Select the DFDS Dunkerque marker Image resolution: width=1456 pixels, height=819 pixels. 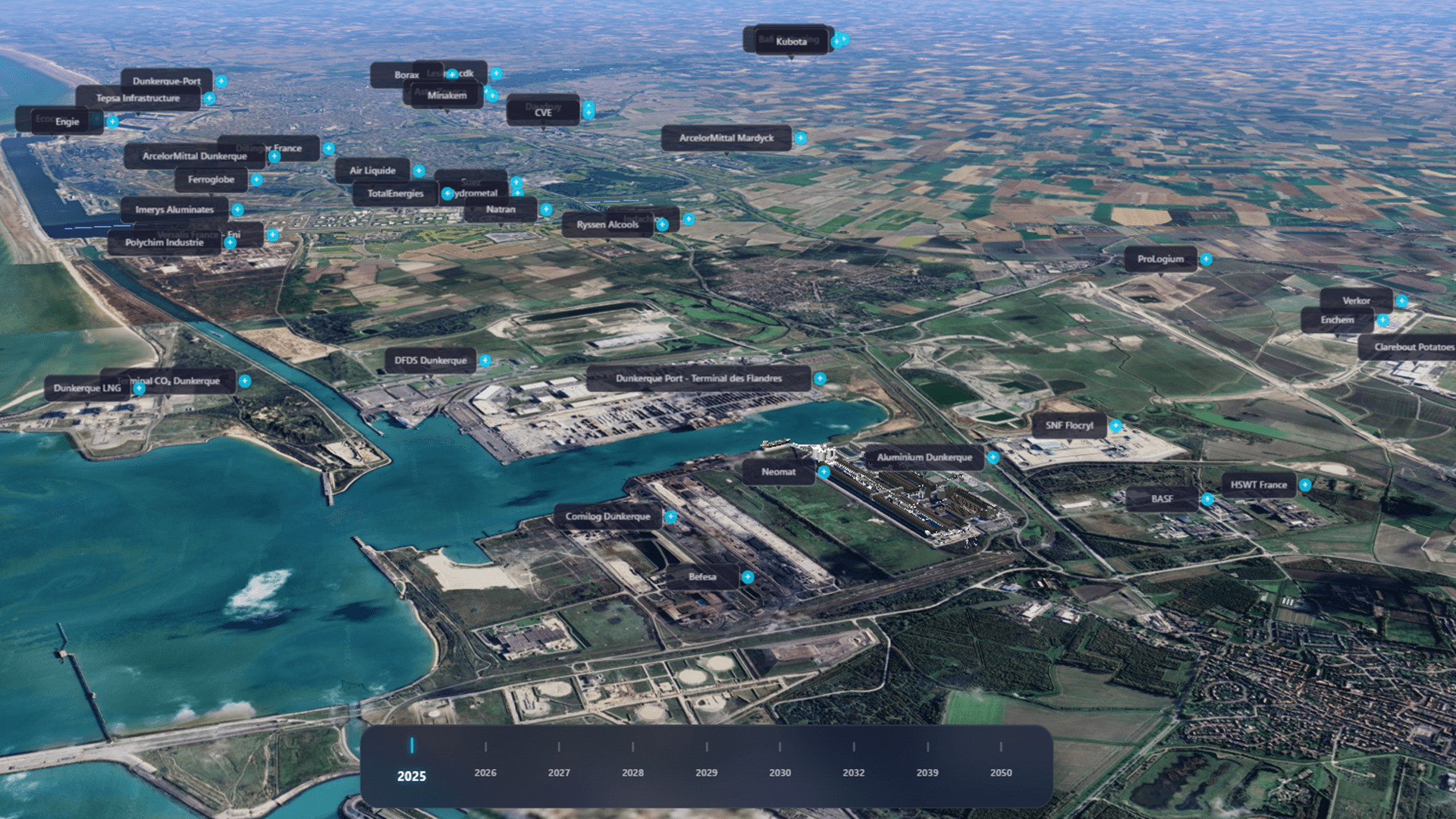click(x=430, y=360)
